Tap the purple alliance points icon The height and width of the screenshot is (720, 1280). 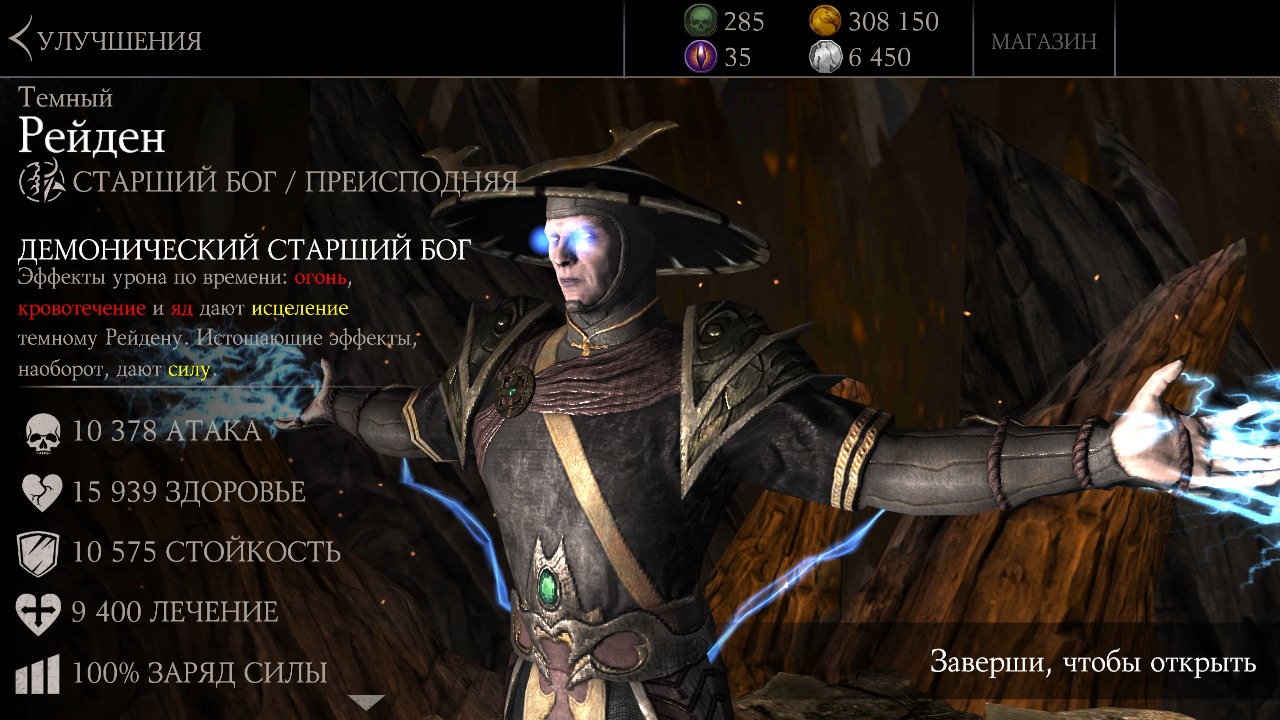pos(700,57)
